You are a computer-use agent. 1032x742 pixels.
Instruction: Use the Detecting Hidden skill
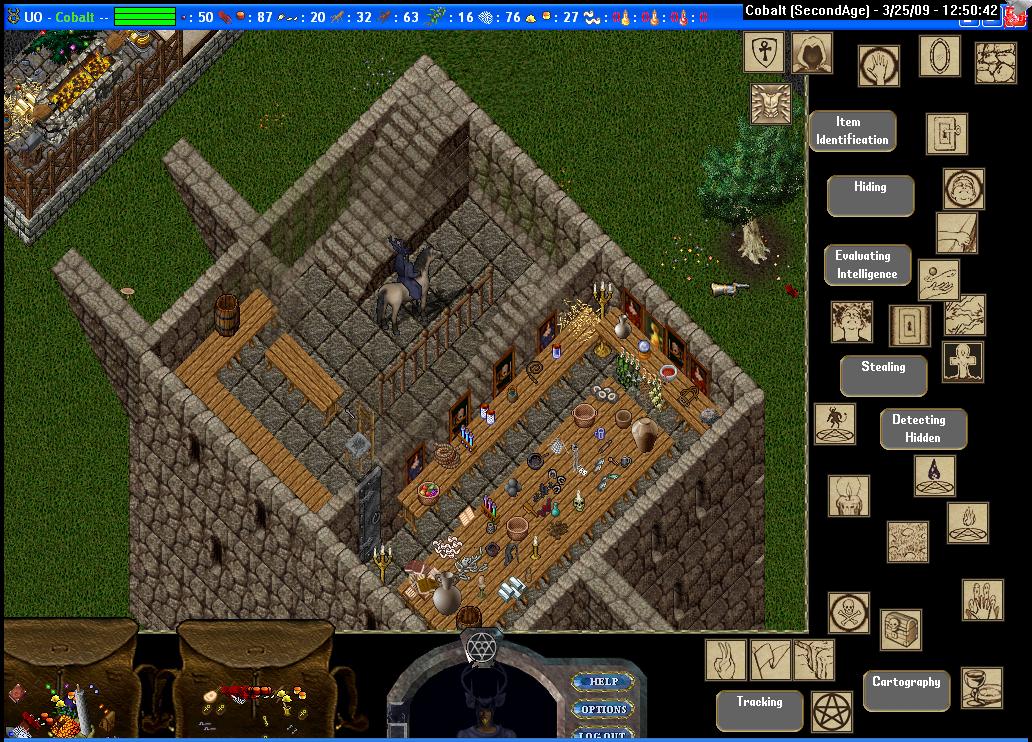click(922, 428)
